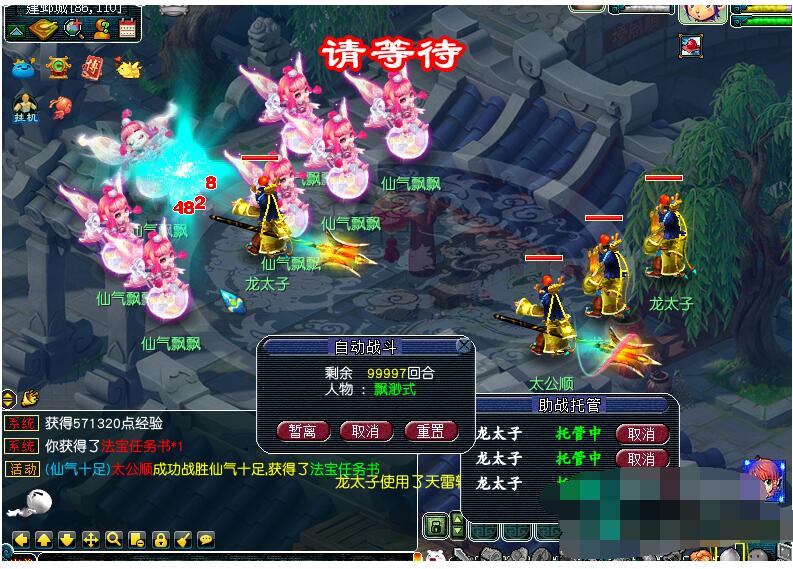This screenshot has height=569, width=793.
Task: Cancel hosting for the second 龙太子 row
Action: click(641, 459)
